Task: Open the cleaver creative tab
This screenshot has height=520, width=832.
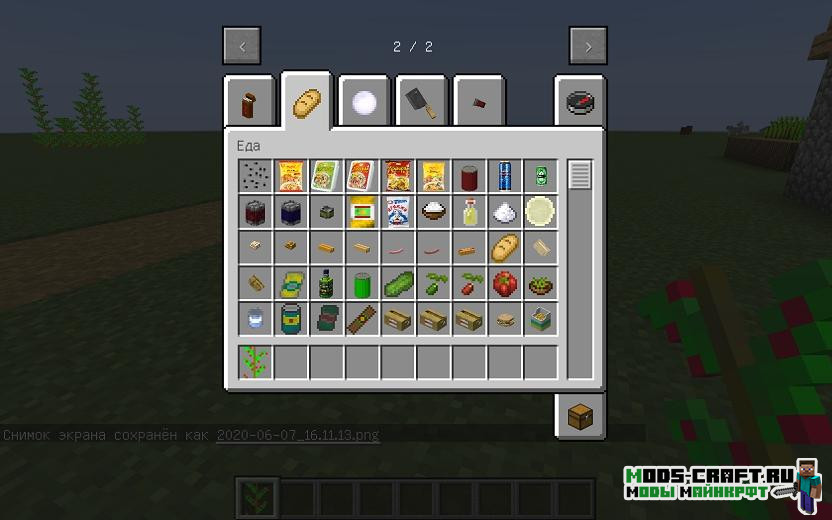Action: pos(420,101)
